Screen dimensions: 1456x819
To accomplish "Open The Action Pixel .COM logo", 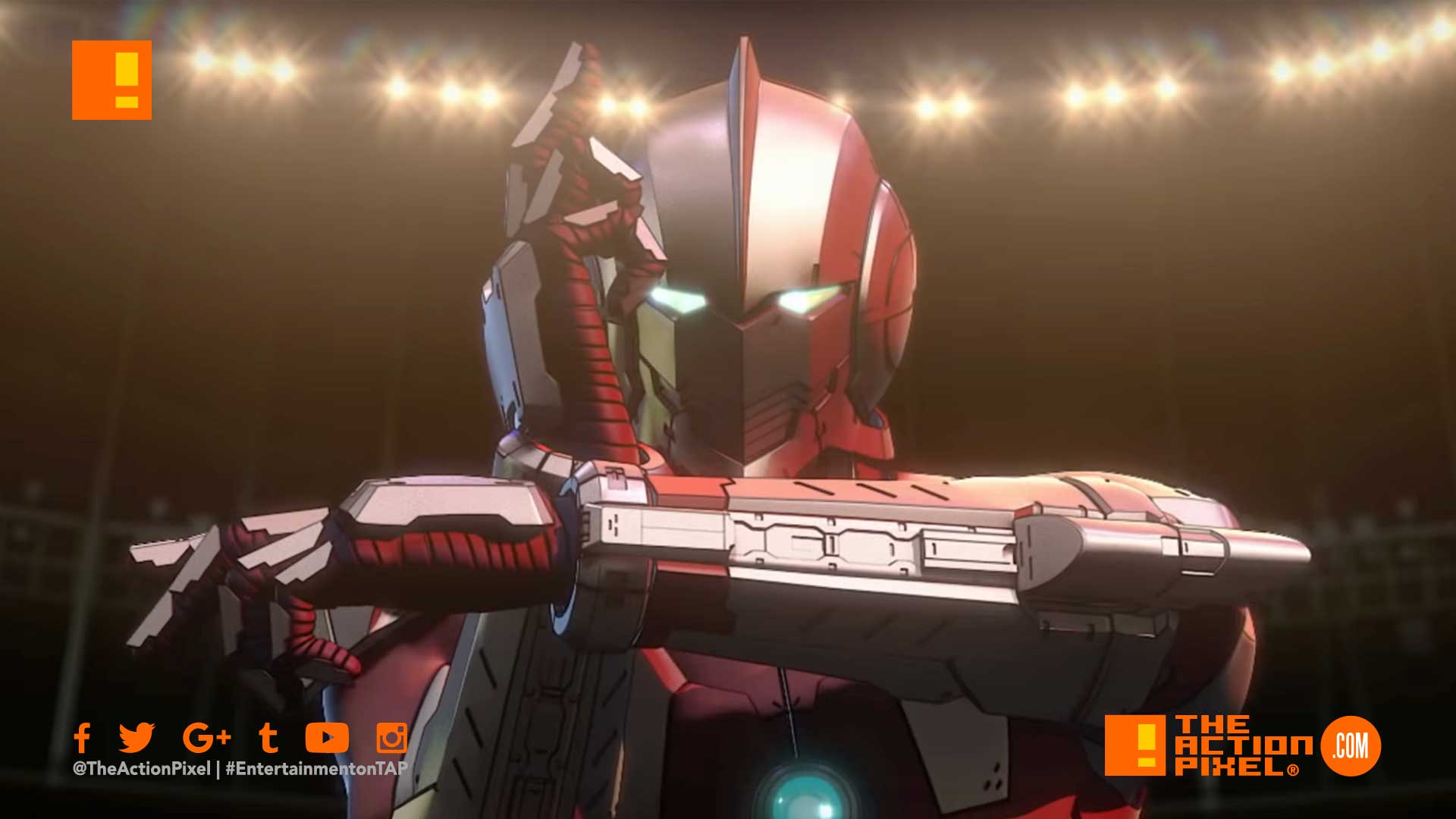I will 1241,746.
